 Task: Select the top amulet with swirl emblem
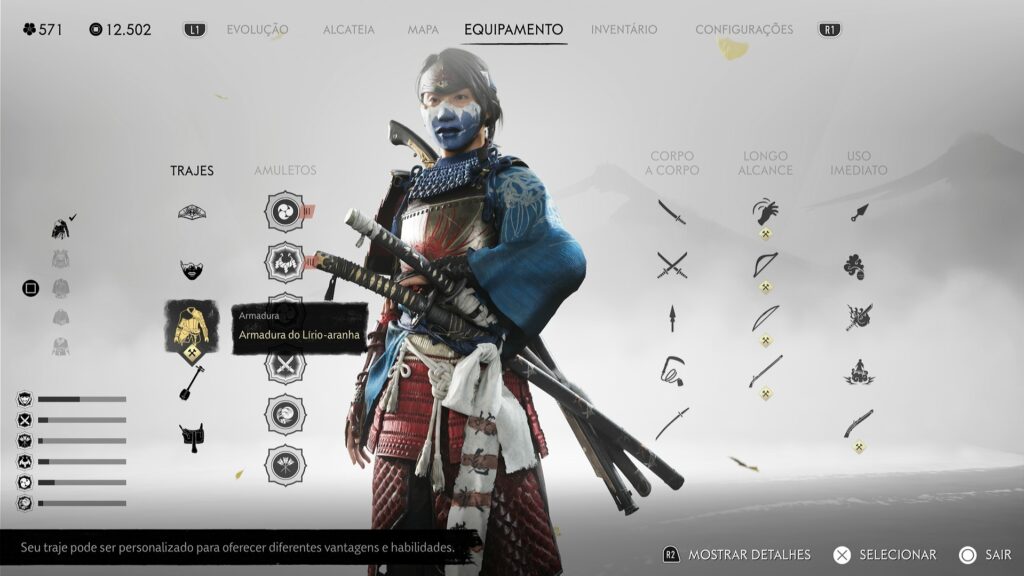pos(285,212)
